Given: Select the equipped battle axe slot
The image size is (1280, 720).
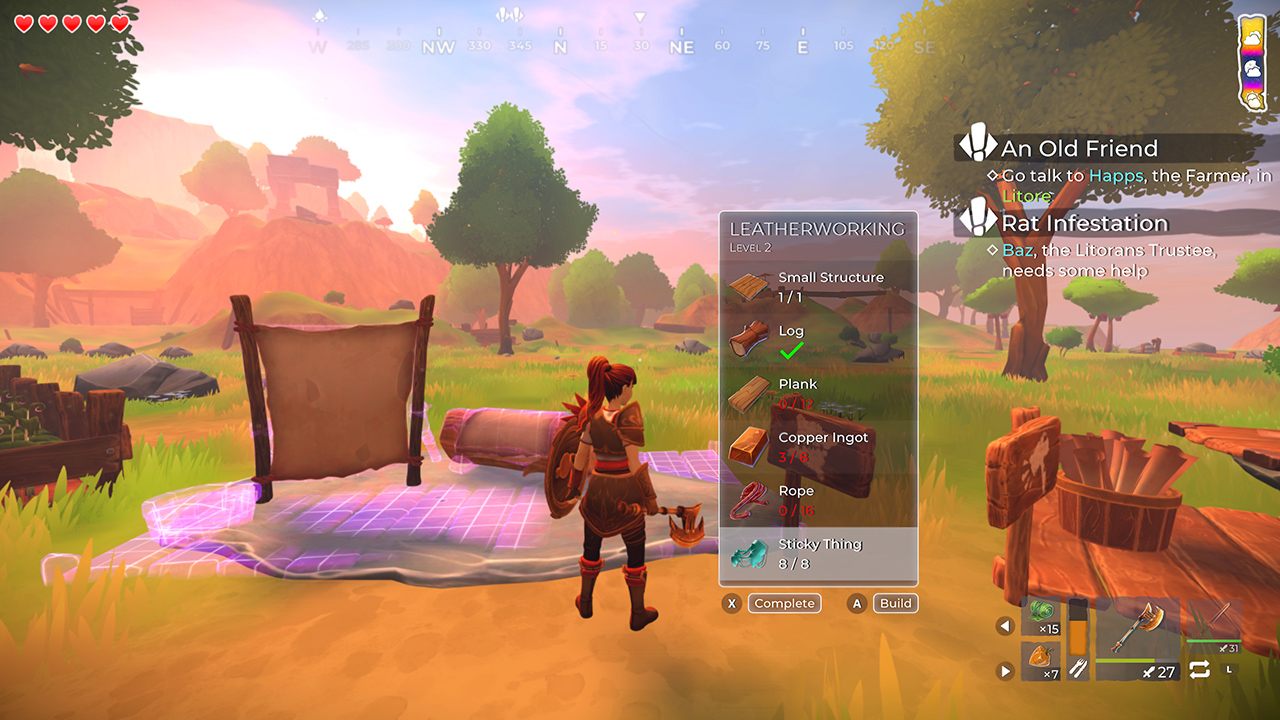Looking at the screenshot, I should (x=1138, y=639).
